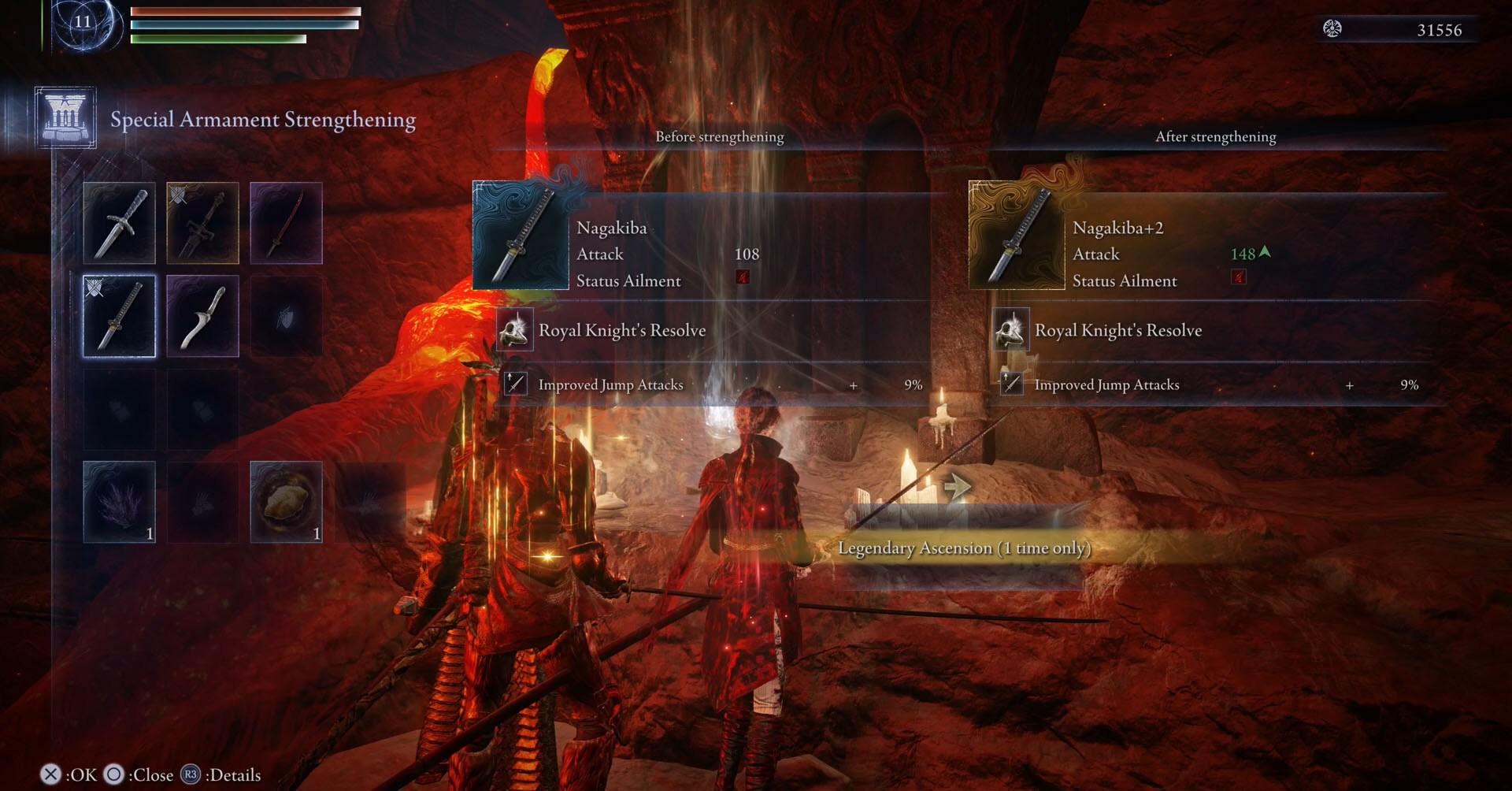Switch to the After strengthening panel
Viewport: 1512px width, 791px height.
click(x=1215, y=136)
